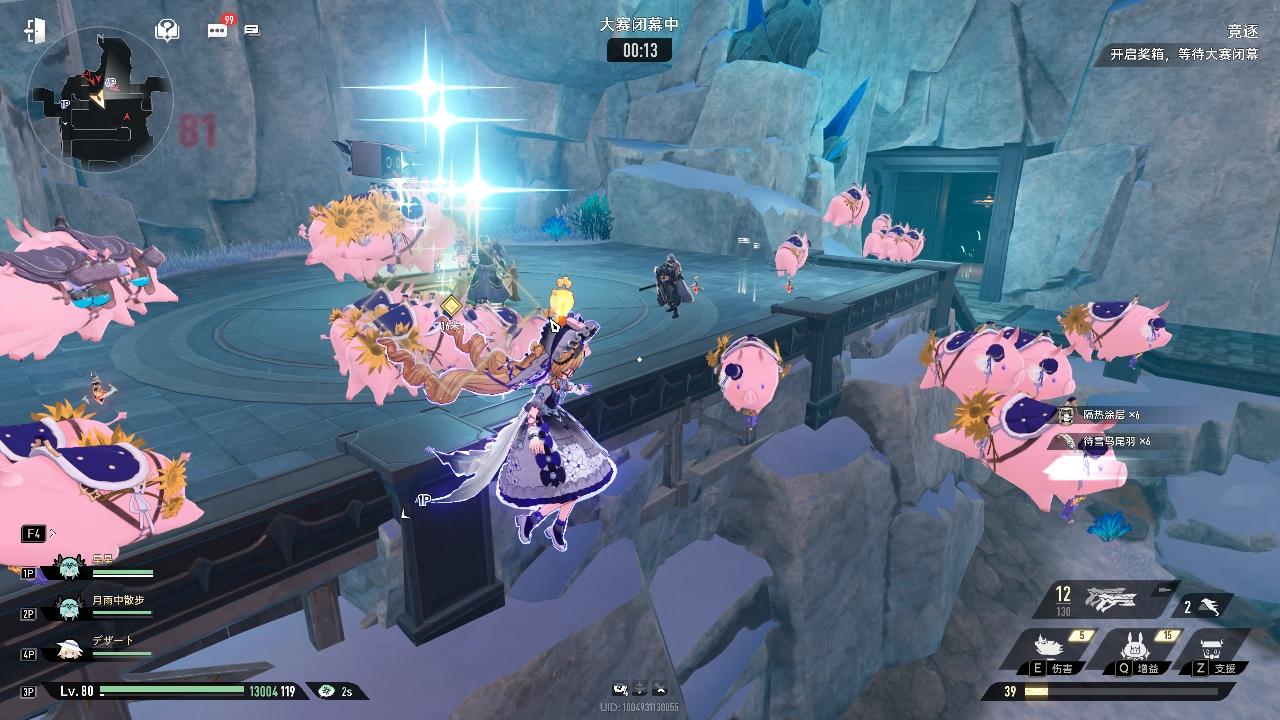This screenshot has width=1280, height=720.
Task: Activate the 支援 support skill
Action: [1213, 650]
